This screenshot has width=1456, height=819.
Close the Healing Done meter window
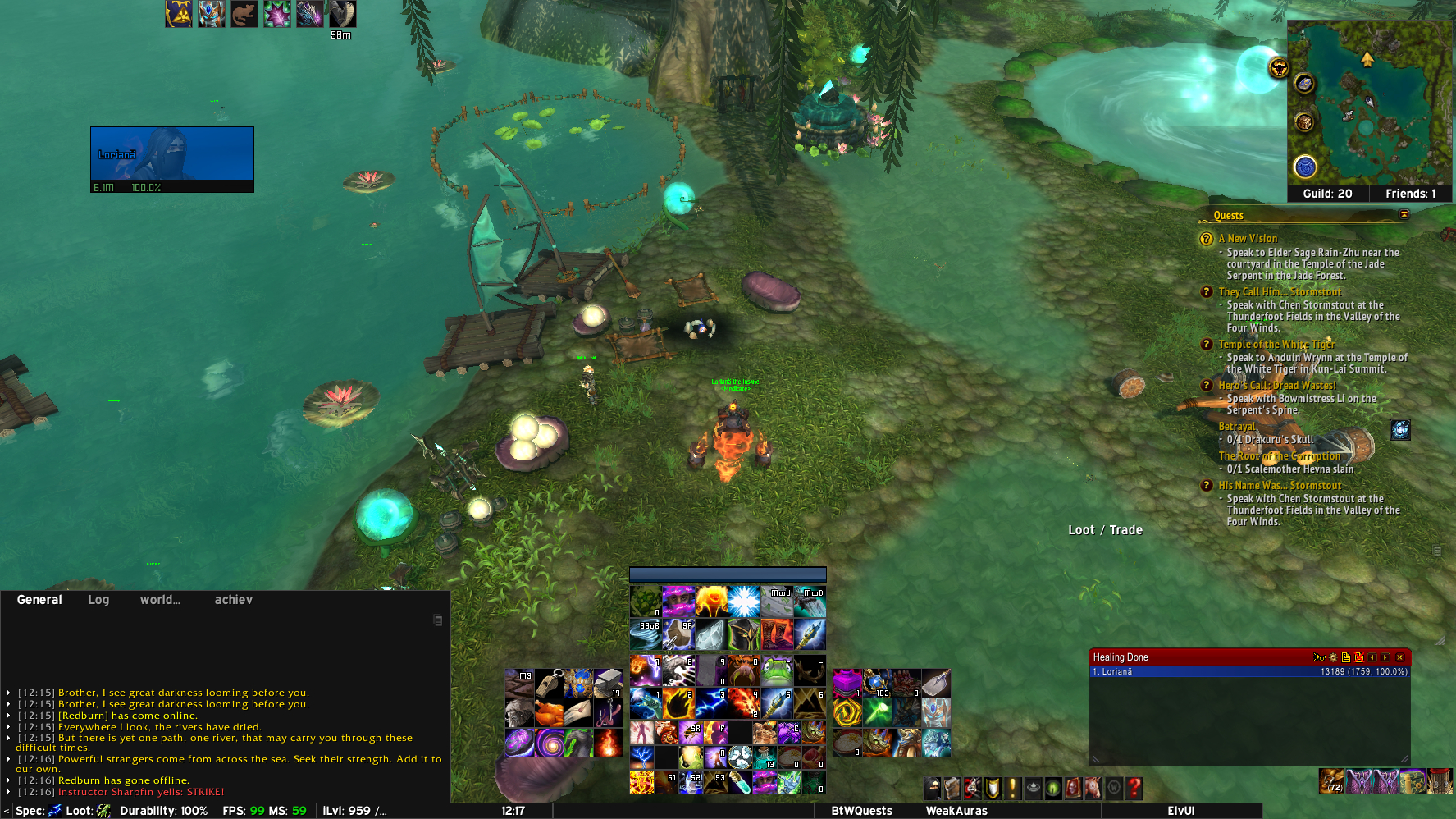coord(1400,657)
